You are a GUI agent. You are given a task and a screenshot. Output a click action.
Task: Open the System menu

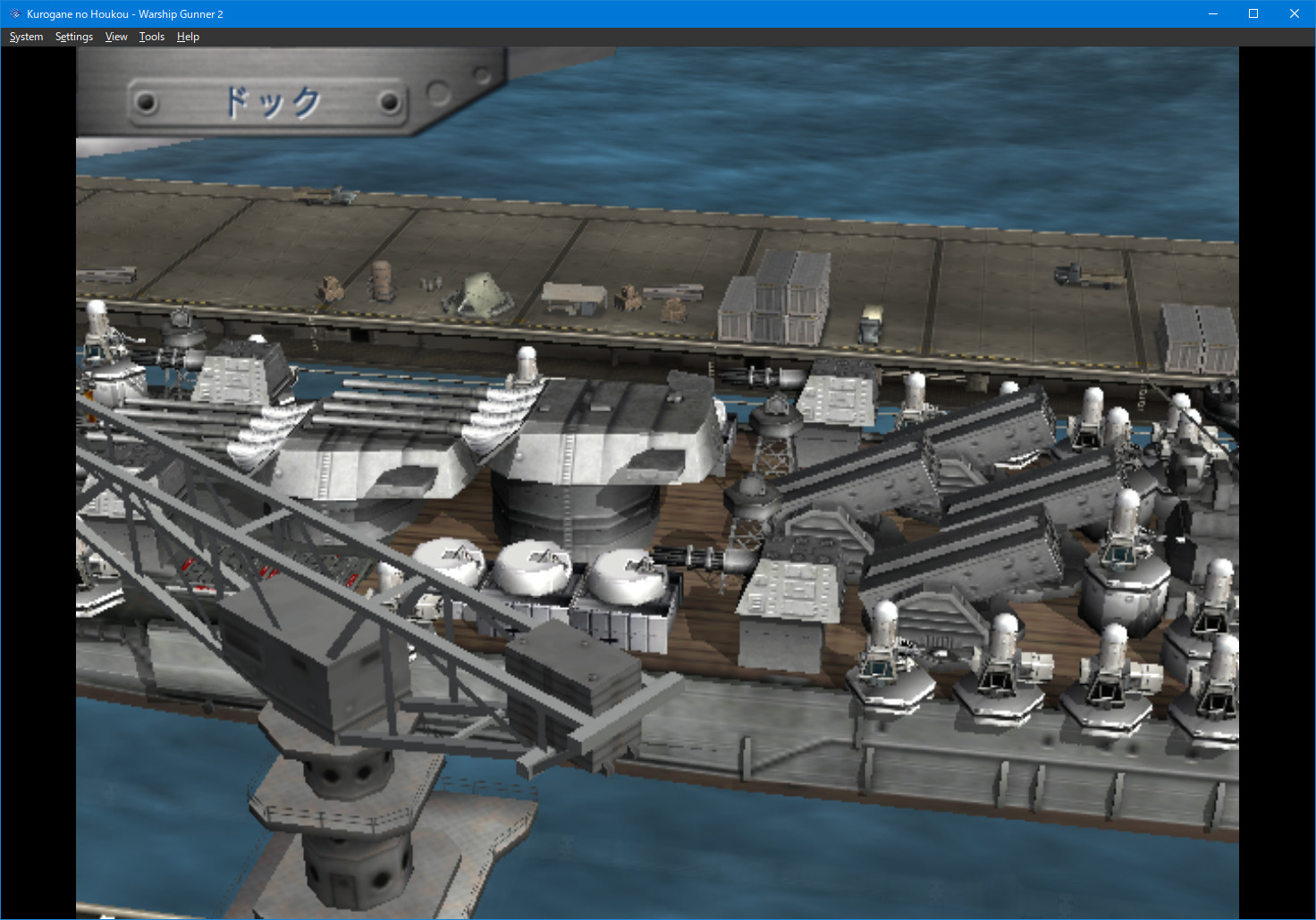(25, 37)
